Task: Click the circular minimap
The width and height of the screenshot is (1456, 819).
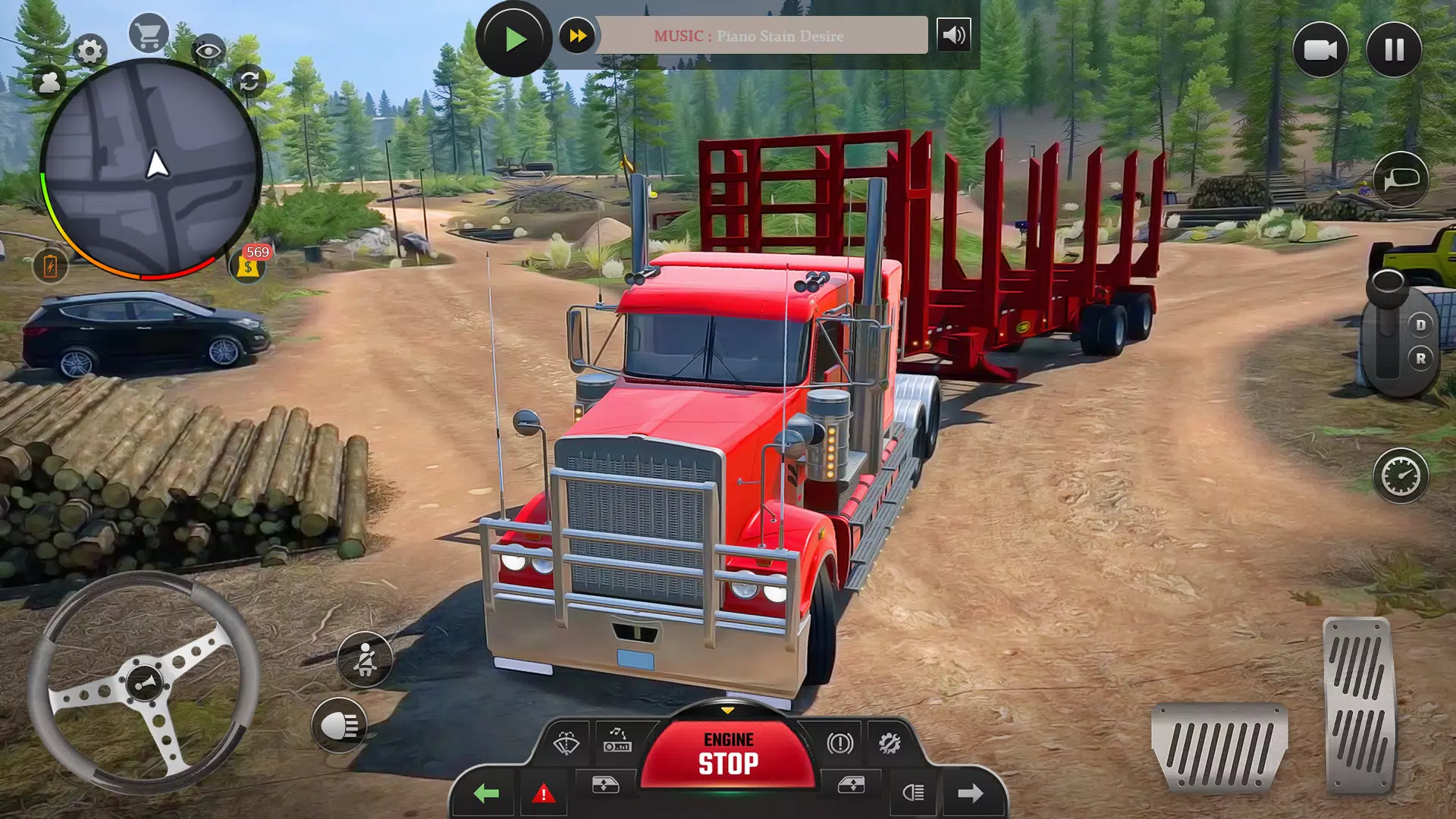Action: coord(150,168)
